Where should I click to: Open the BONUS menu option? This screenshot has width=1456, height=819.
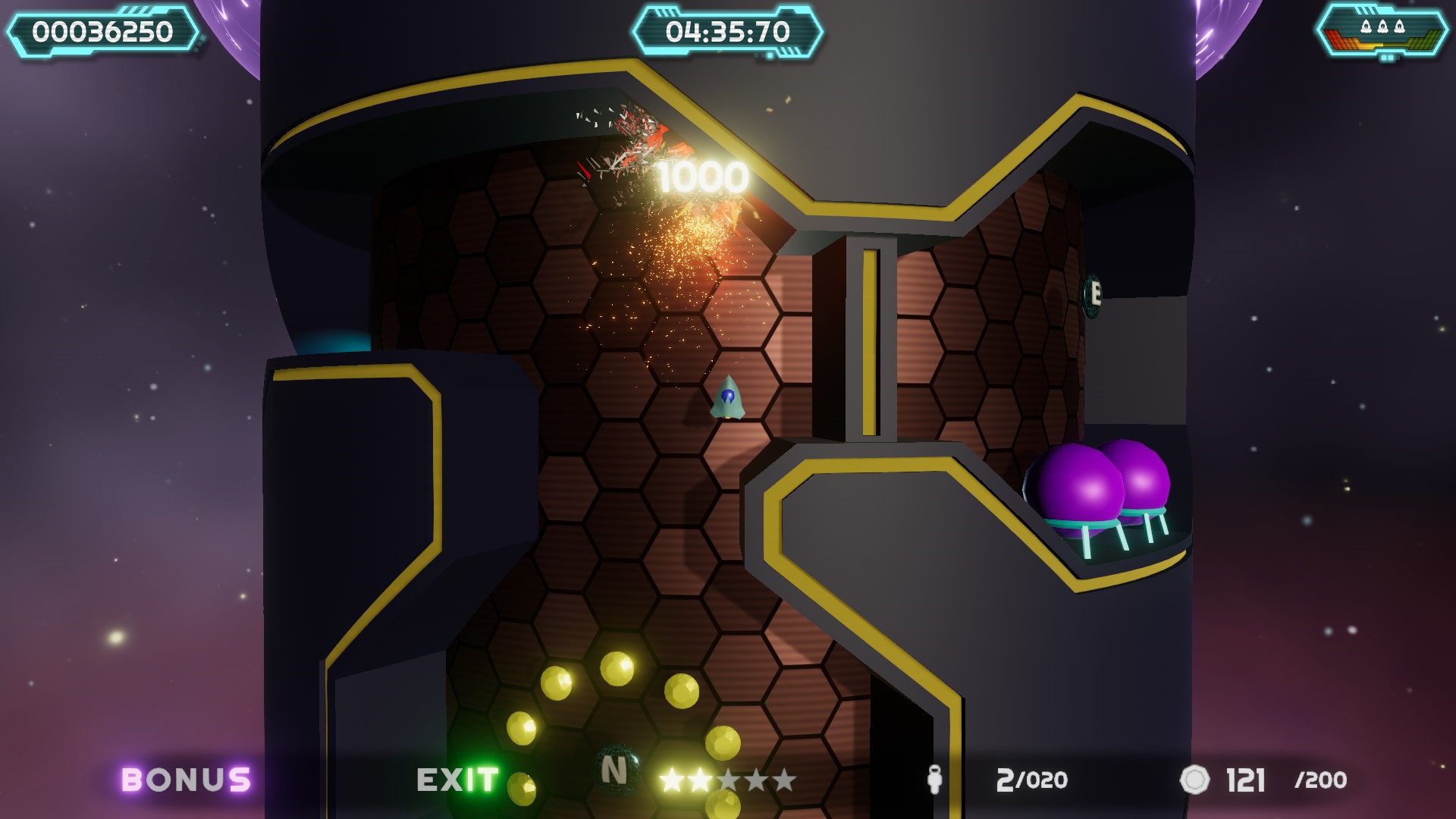(x=184, y=778)
